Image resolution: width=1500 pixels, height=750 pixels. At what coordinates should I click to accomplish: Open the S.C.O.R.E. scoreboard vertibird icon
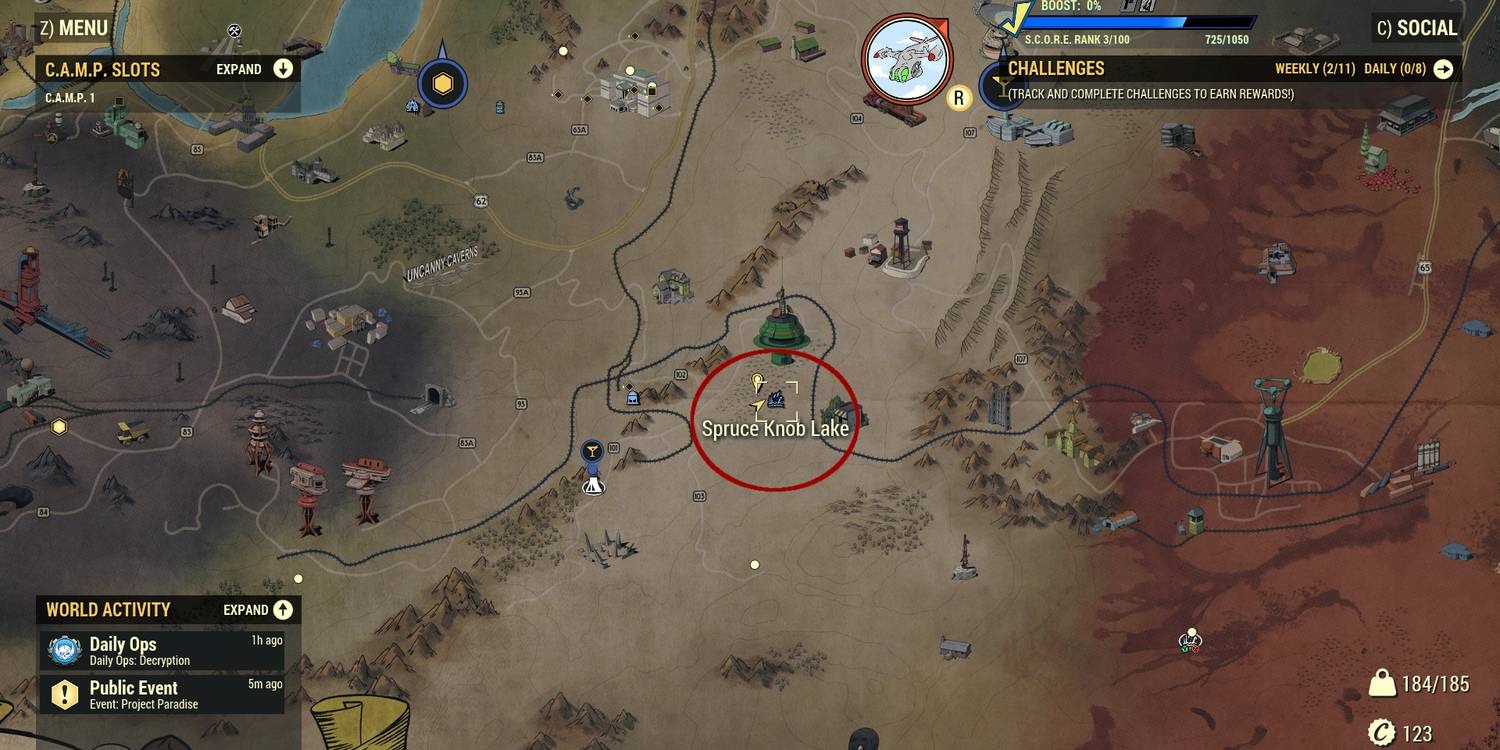pyautogui.click(x=908, y=58)
